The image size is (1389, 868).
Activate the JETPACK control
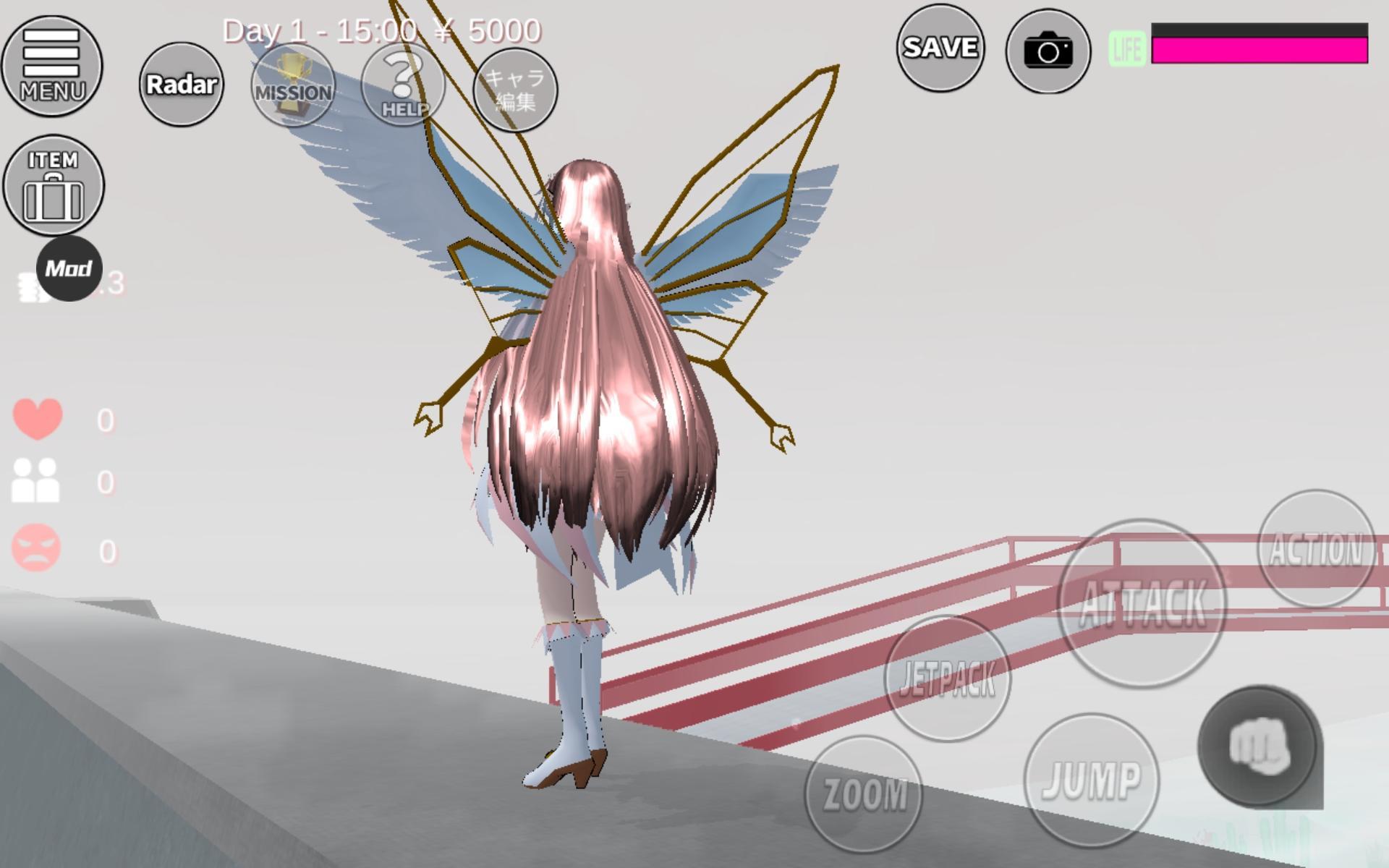(947, 678)
